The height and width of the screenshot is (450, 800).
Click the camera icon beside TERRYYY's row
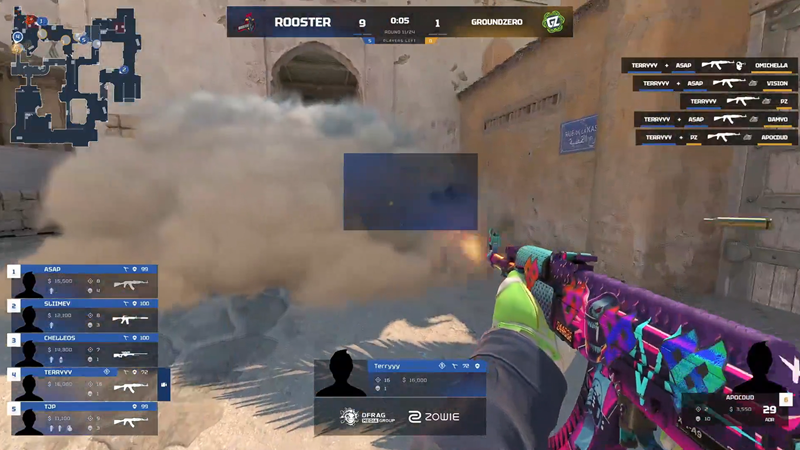(164, 384)
